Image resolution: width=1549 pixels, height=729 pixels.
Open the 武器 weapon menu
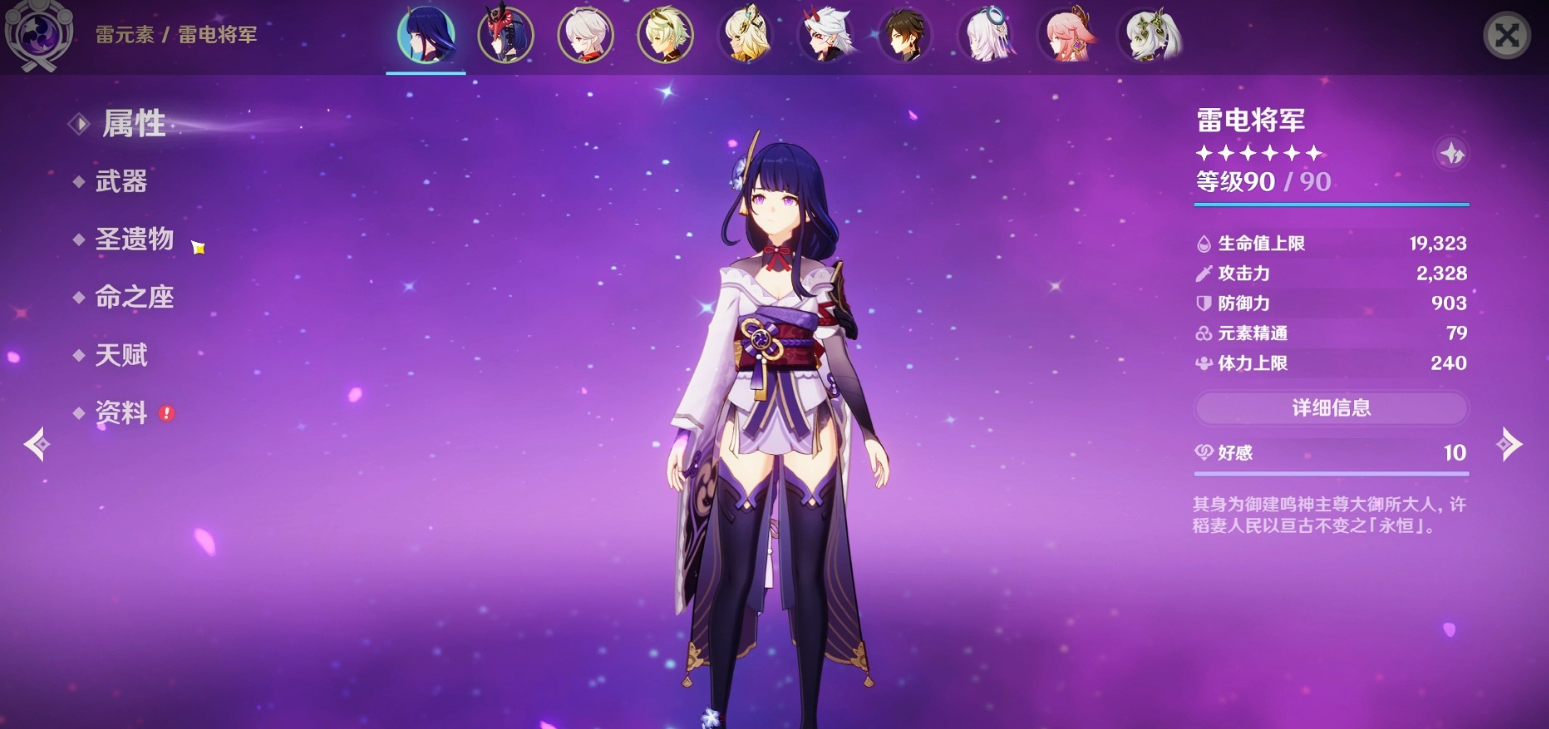click(x=121, y=182)
